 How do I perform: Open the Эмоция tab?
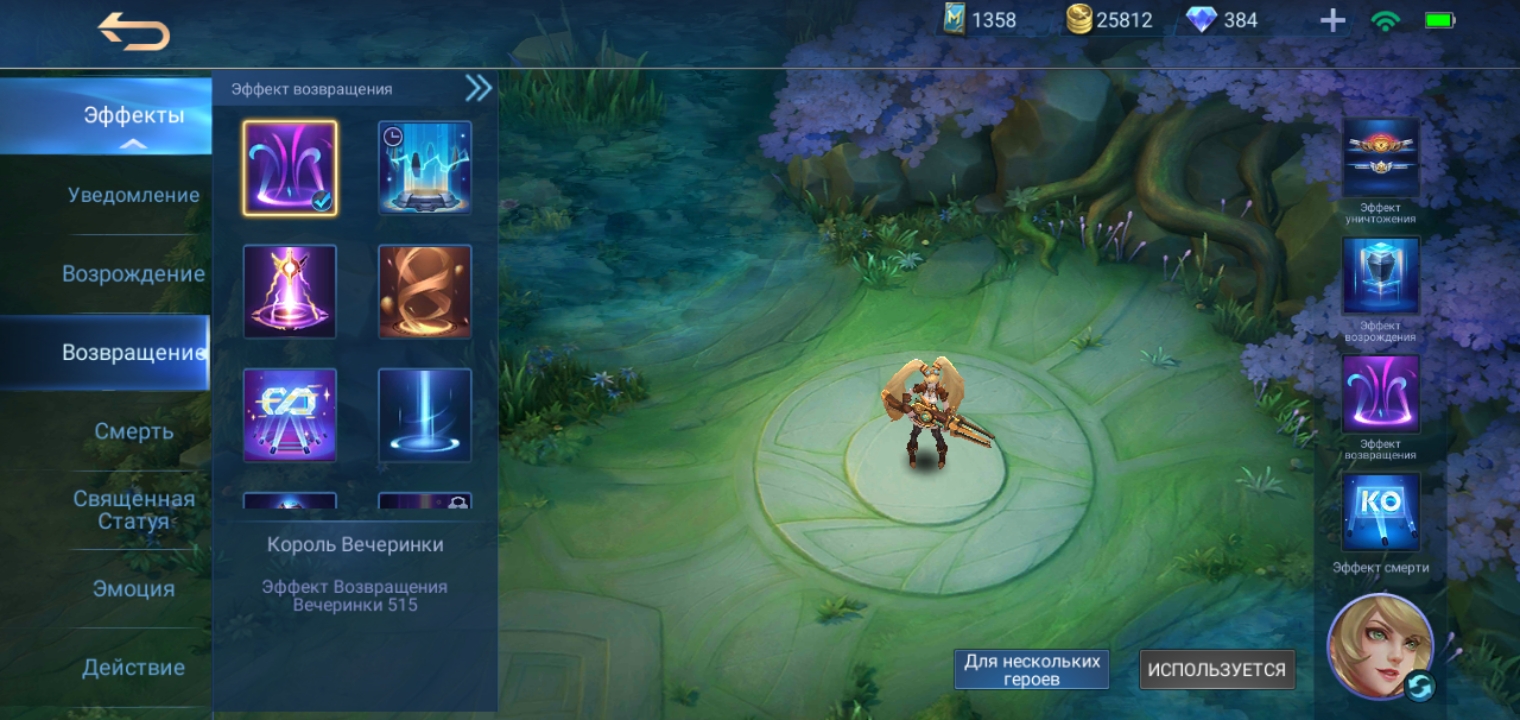point(134,589)
